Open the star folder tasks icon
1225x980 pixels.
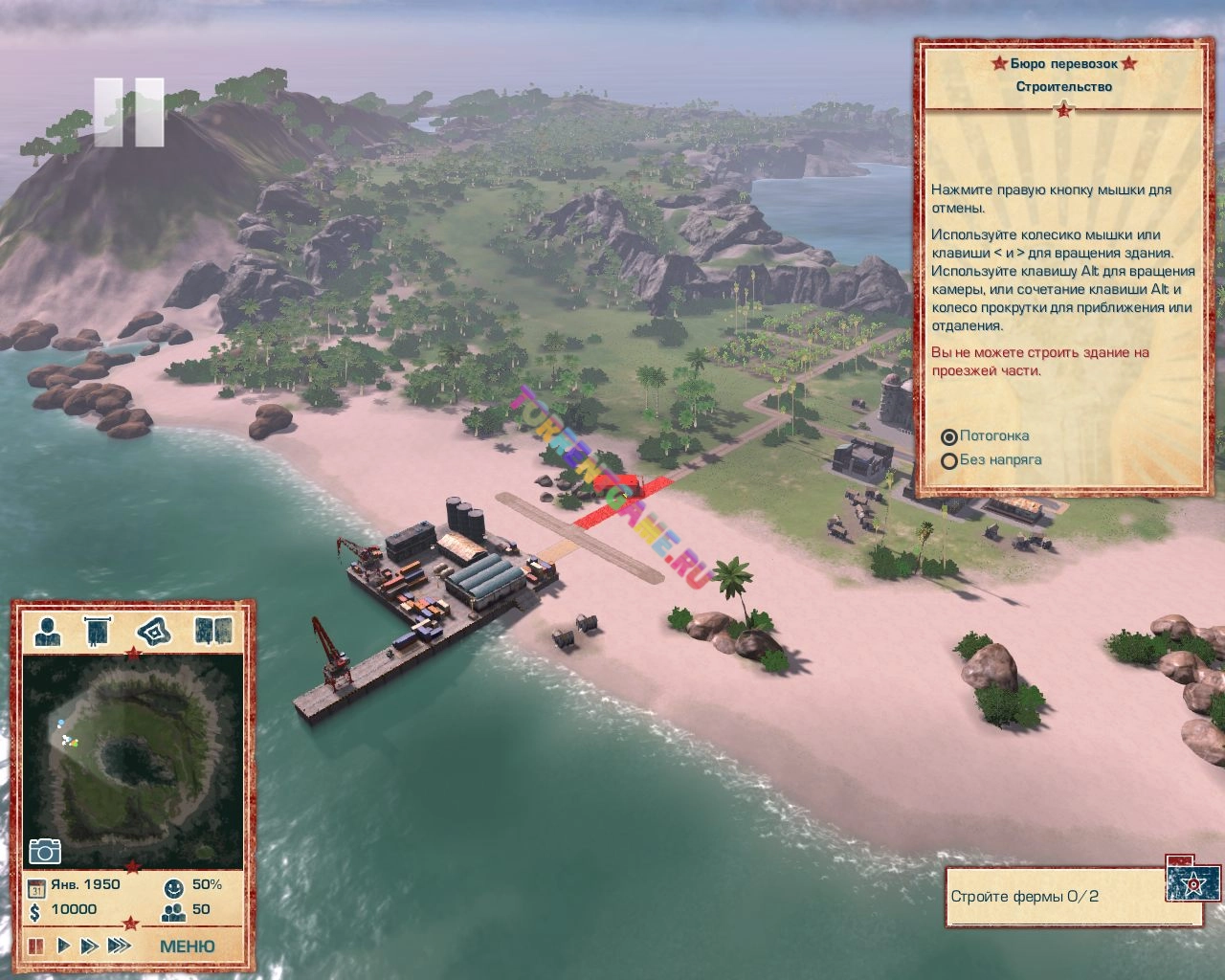click(1192, 880)
